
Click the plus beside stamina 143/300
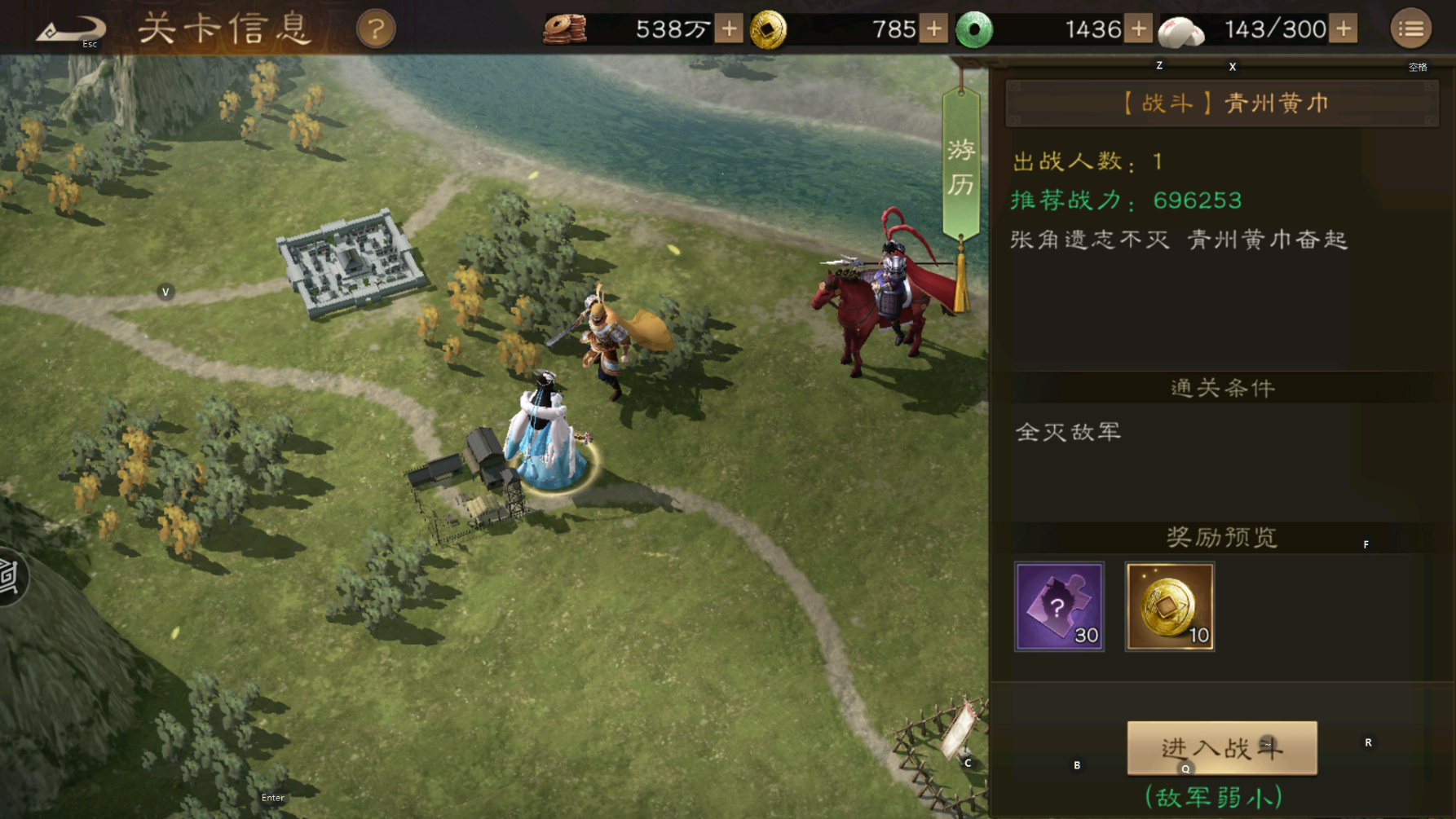pyautogui.click(x=1342, y=29)
